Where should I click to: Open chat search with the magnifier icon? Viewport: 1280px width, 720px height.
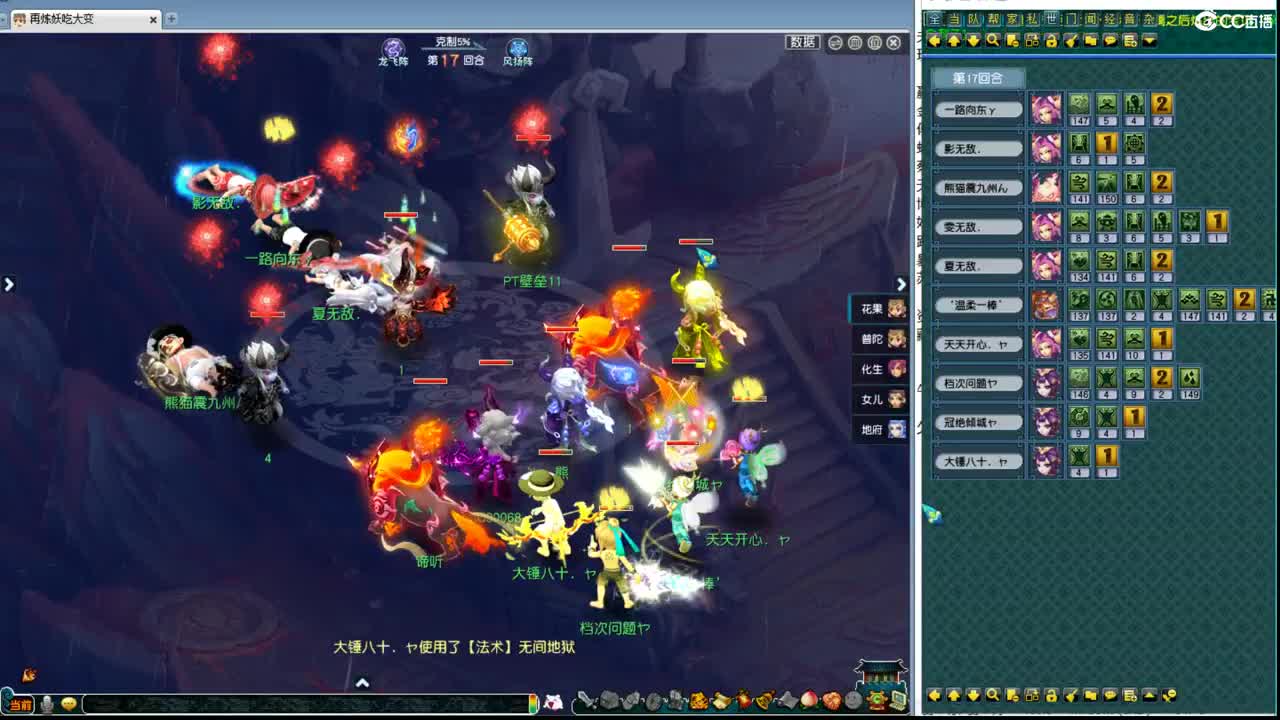tap(993, 40)
